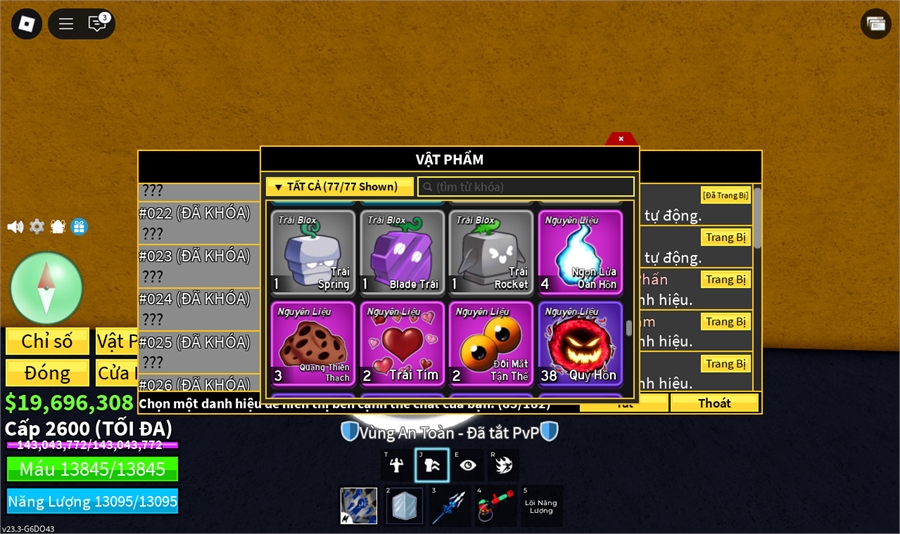Screen dimensions: 900x534
Task: Click the Thoát exit button
Action: pyautogui.click(x=714, y=403)
